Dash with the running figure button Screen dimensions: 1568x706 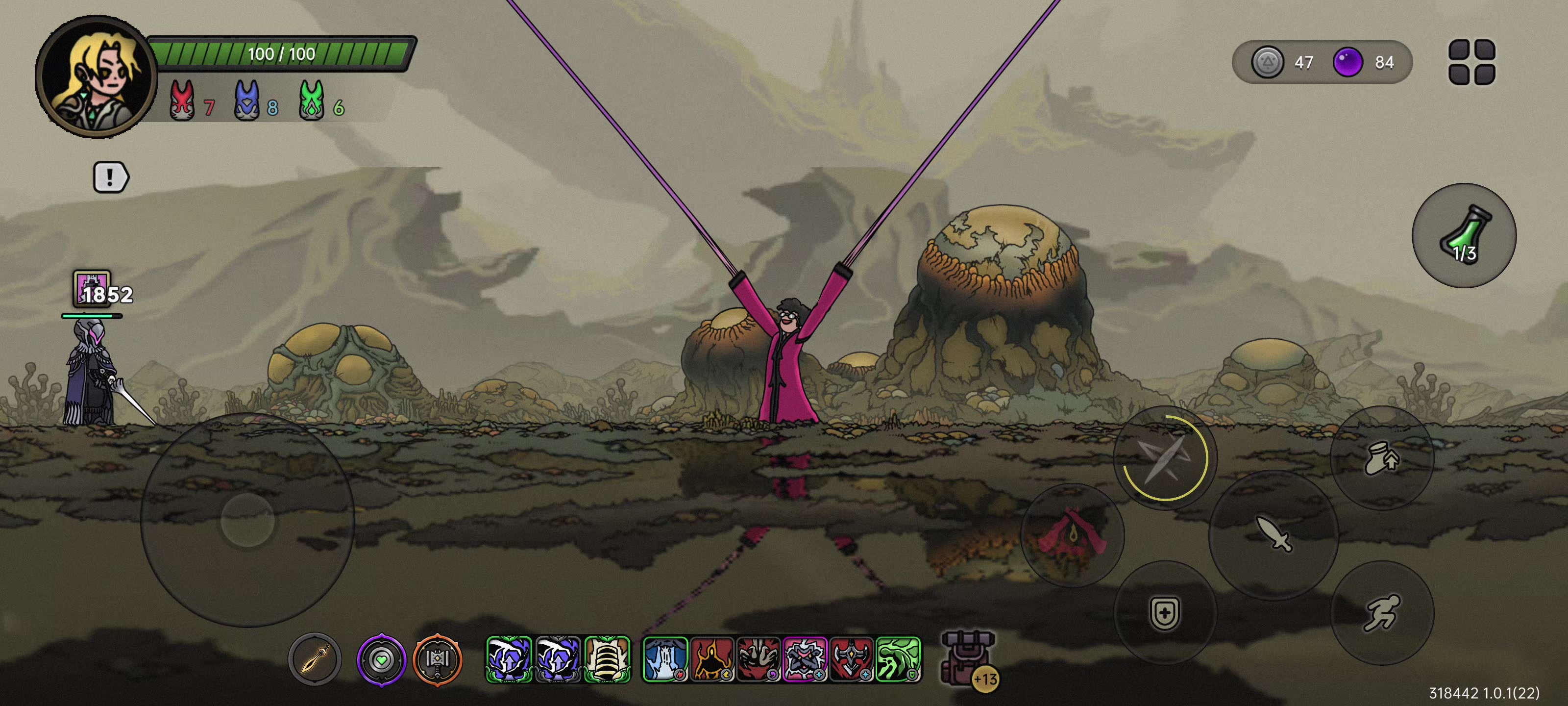[1382, 612]
